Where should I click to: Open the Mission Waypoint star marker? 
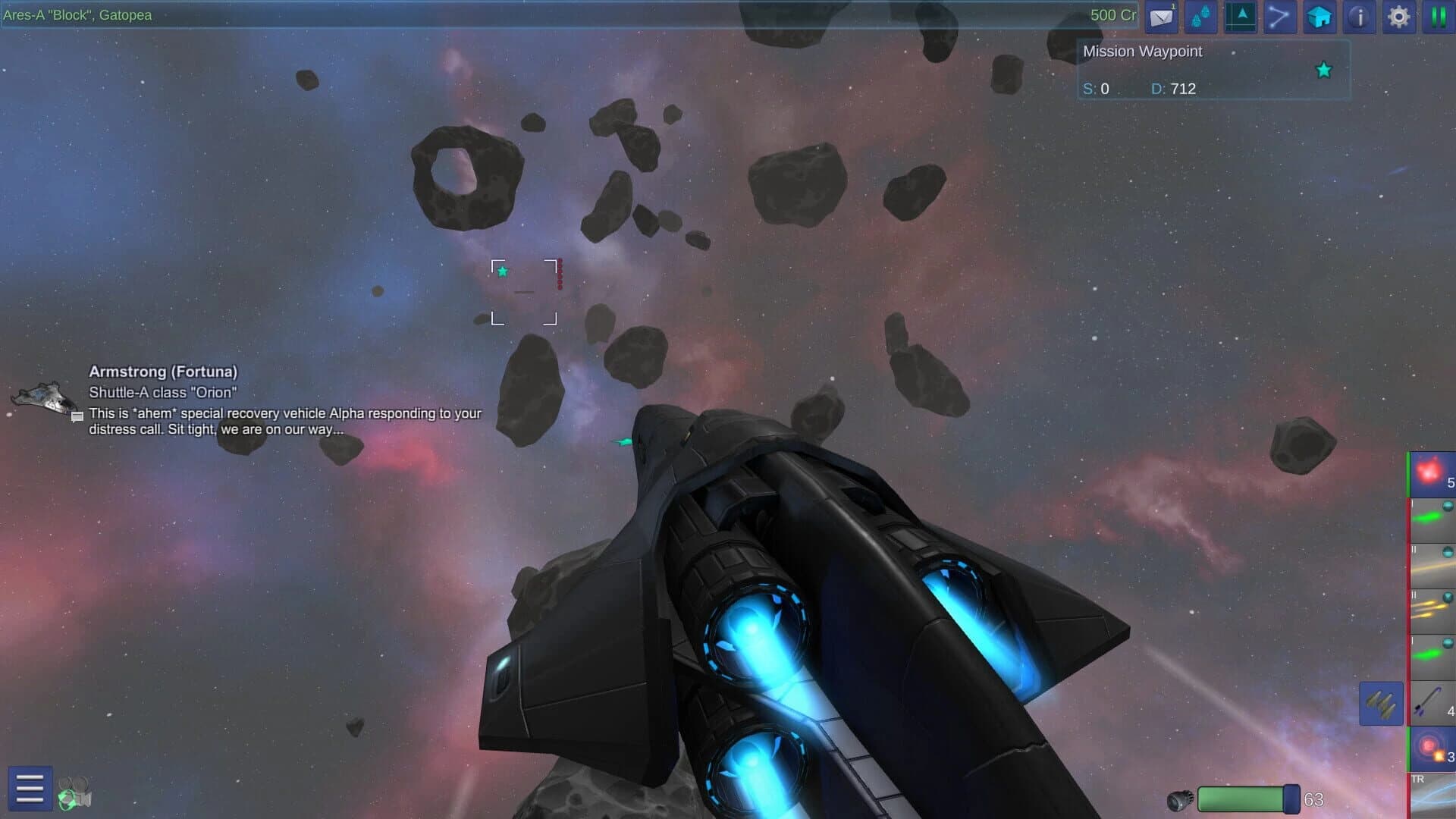(x=1323, y=70)
